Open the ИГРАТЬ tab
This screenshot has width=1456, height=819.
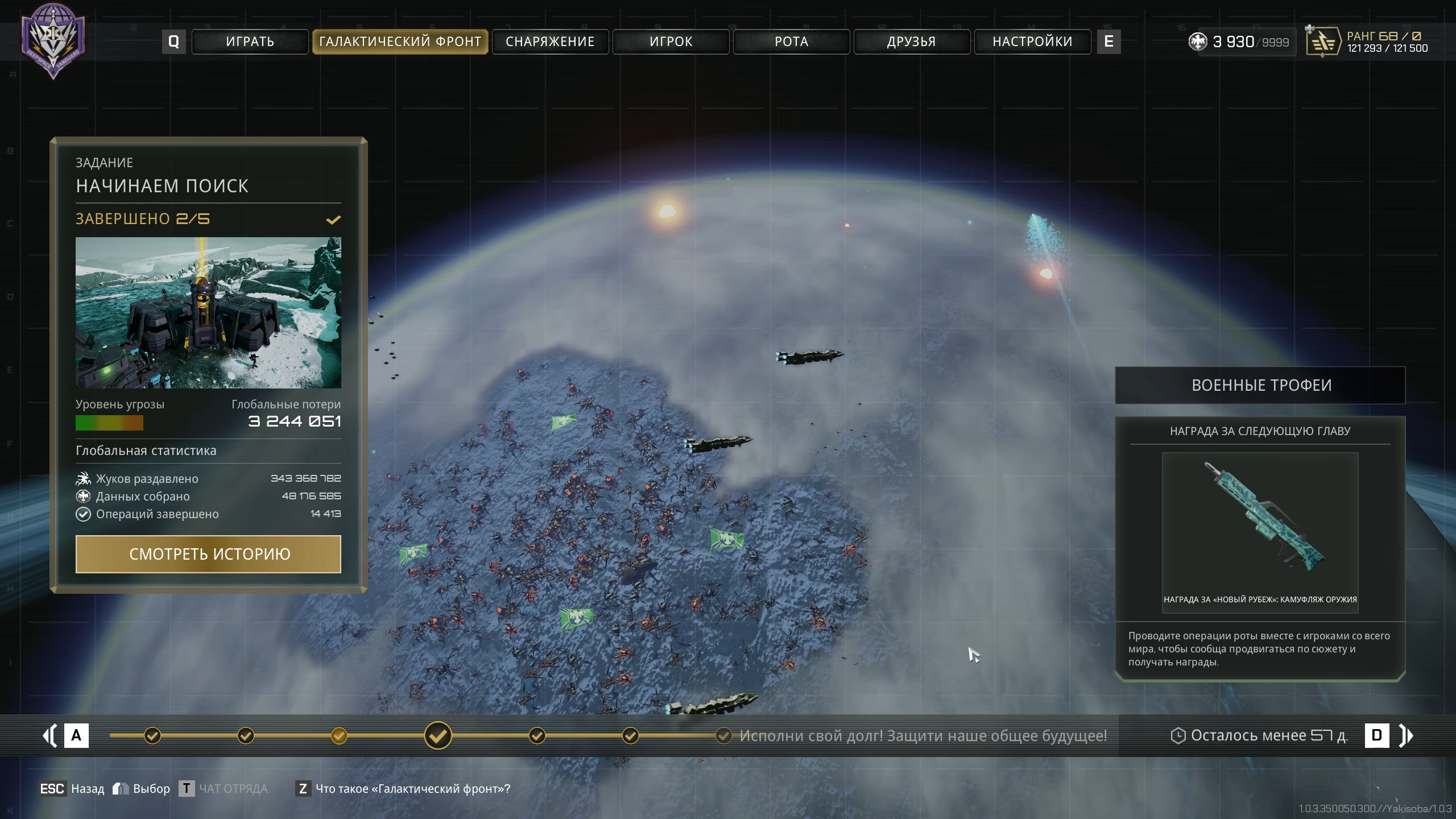click(250, 42)
